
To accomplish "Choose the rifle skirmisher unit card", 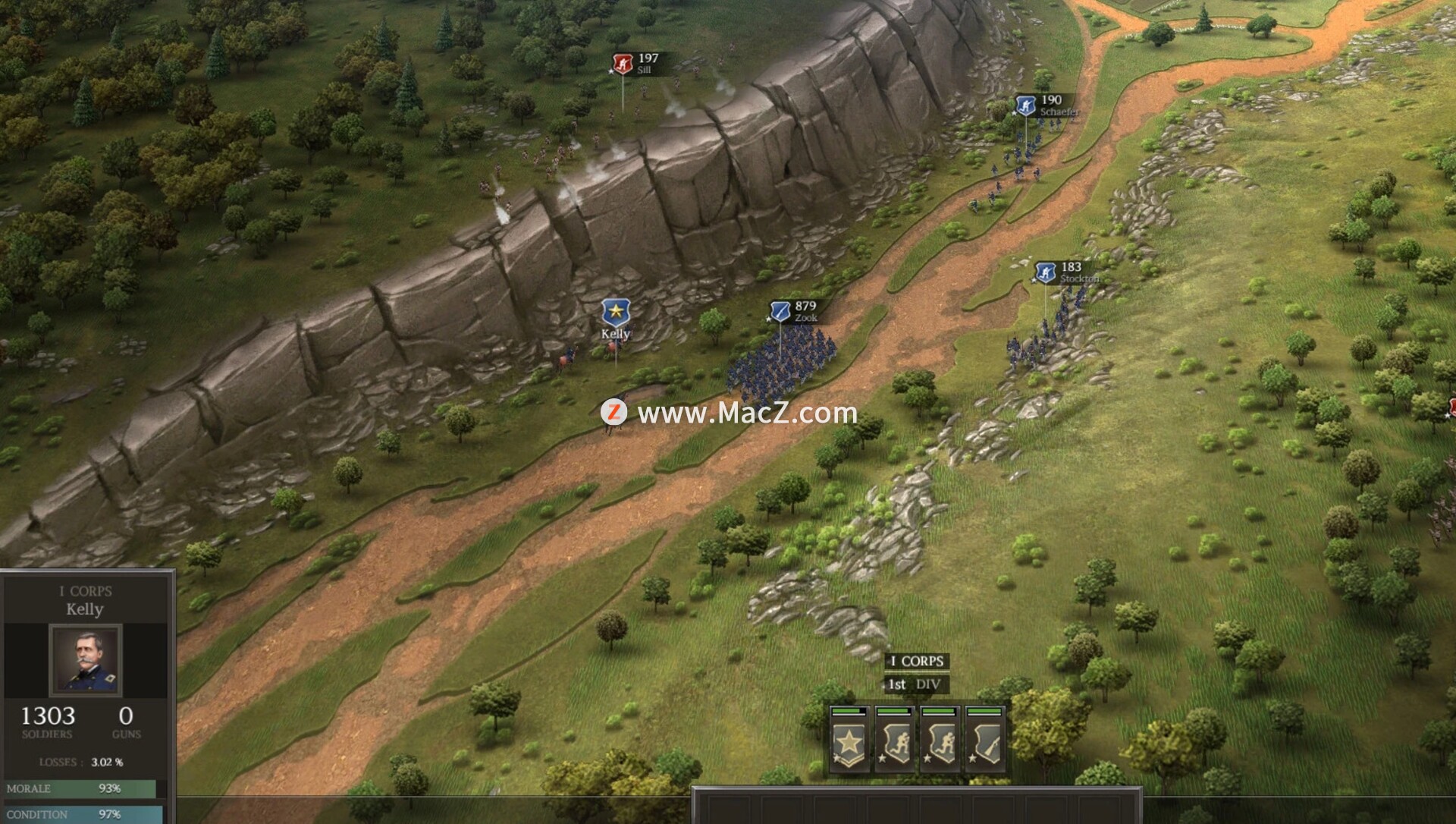I will coord(985,741).
